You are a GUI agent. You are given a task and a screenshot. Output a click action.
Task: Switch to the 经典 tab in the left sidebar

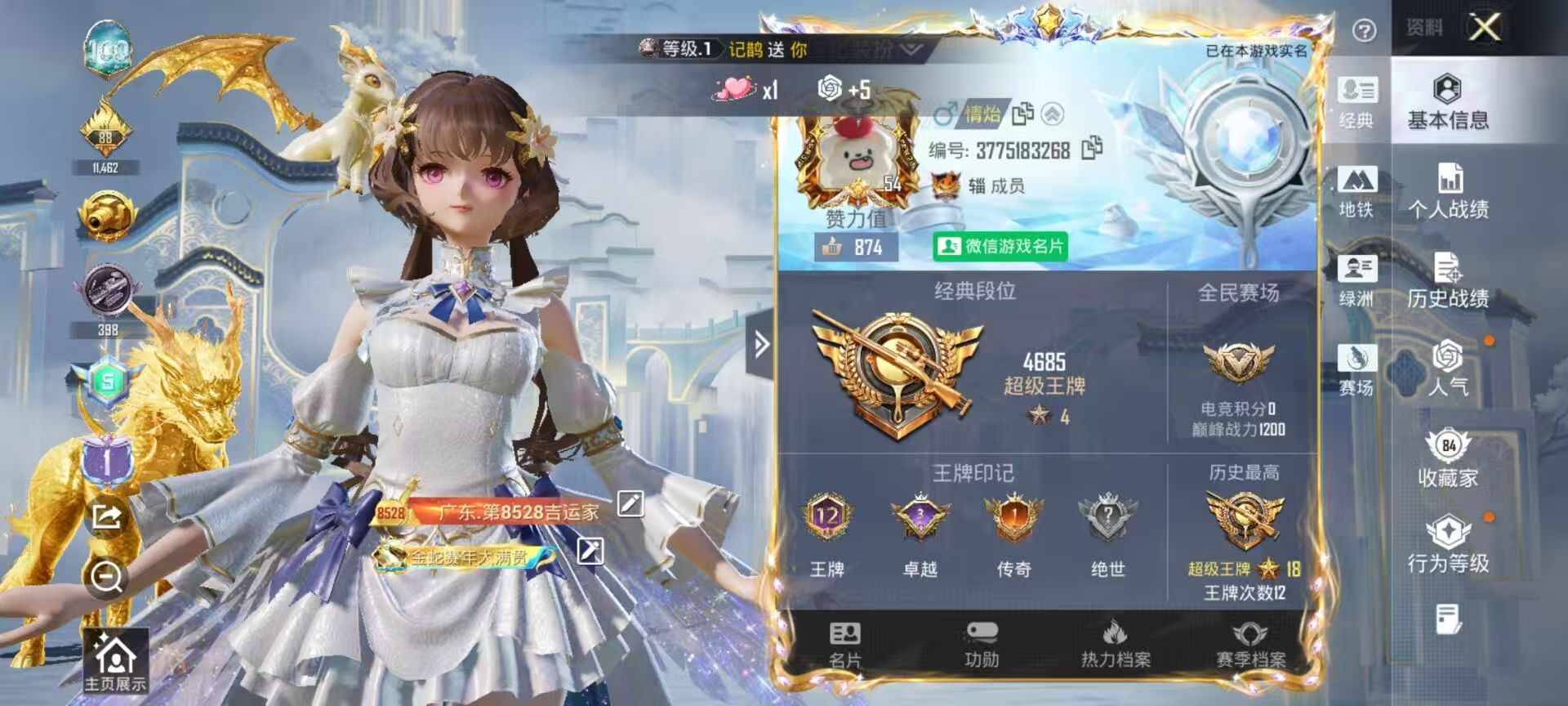[1359, 104]
